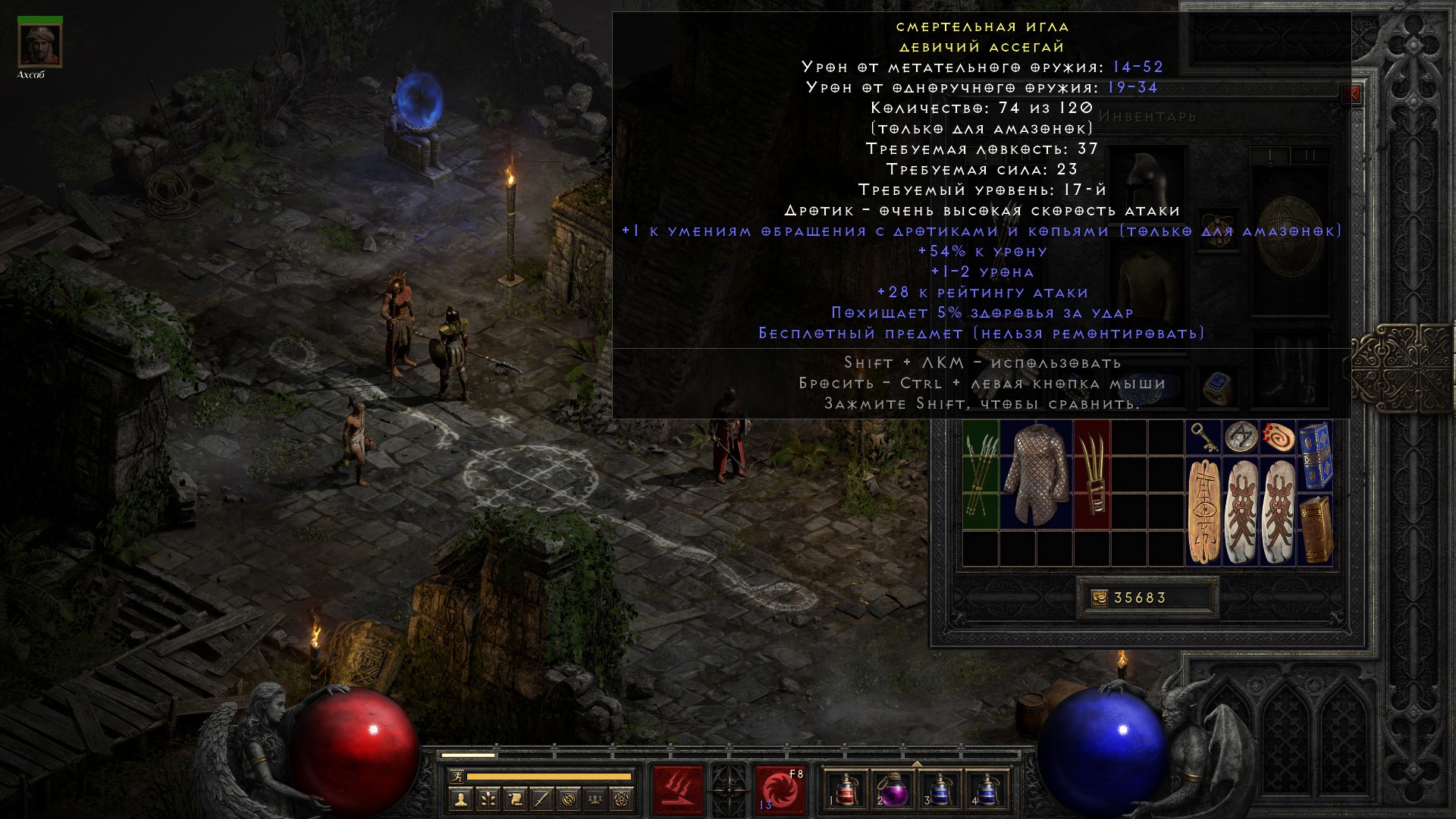Choose the right-click skill icon labeled F8
This screenshot has height=819, width=1456.
pos(780,790)
